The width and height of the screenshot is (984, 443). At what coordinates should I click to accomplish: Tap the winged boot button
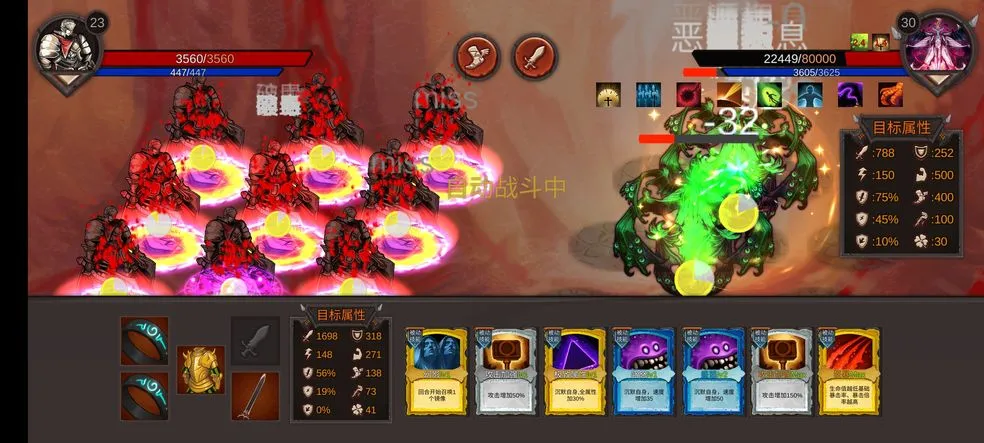click(x=478, y=56)
